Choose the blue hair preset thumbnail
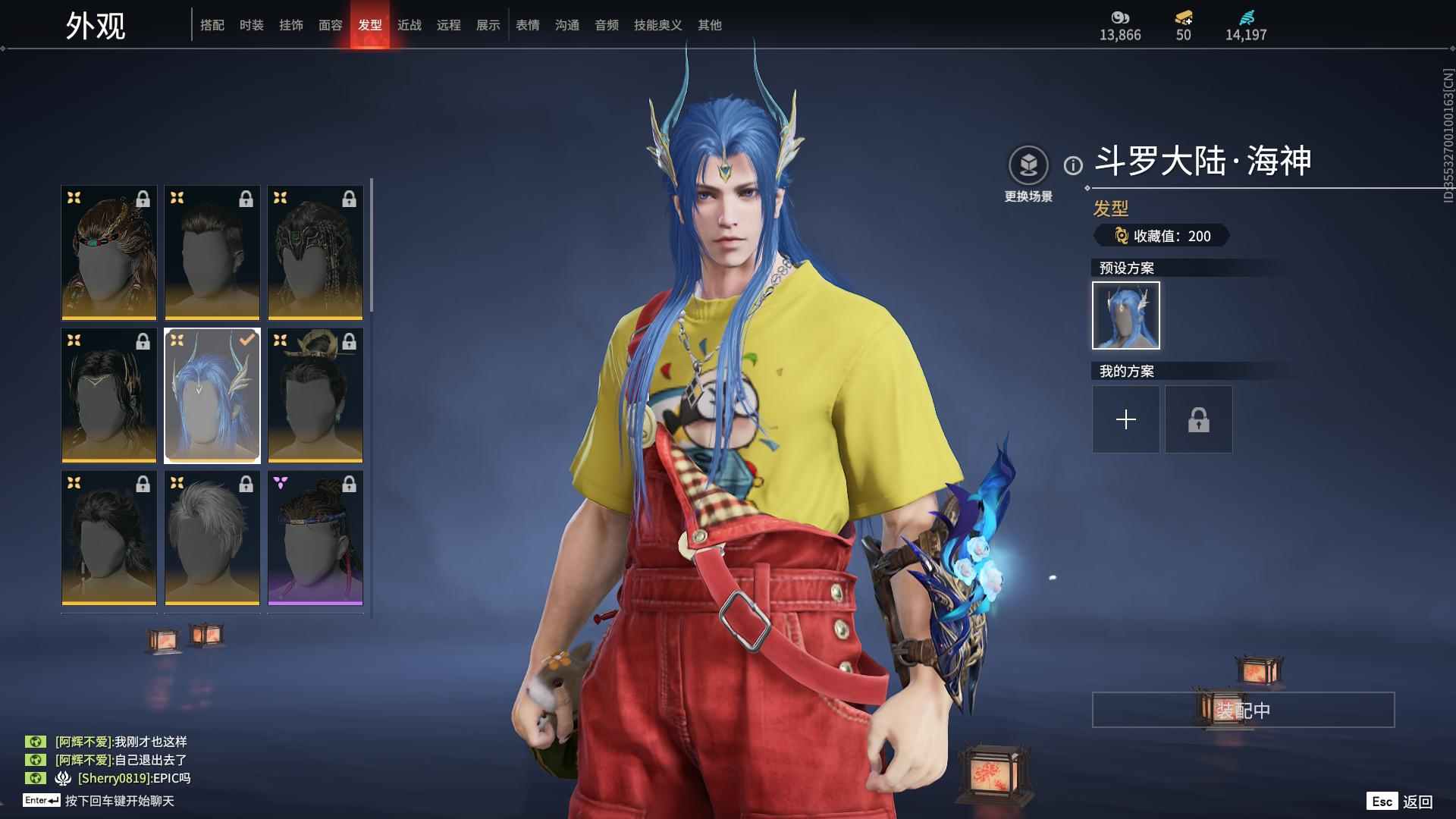The image size is (1456, 819). click(1125, 315)
